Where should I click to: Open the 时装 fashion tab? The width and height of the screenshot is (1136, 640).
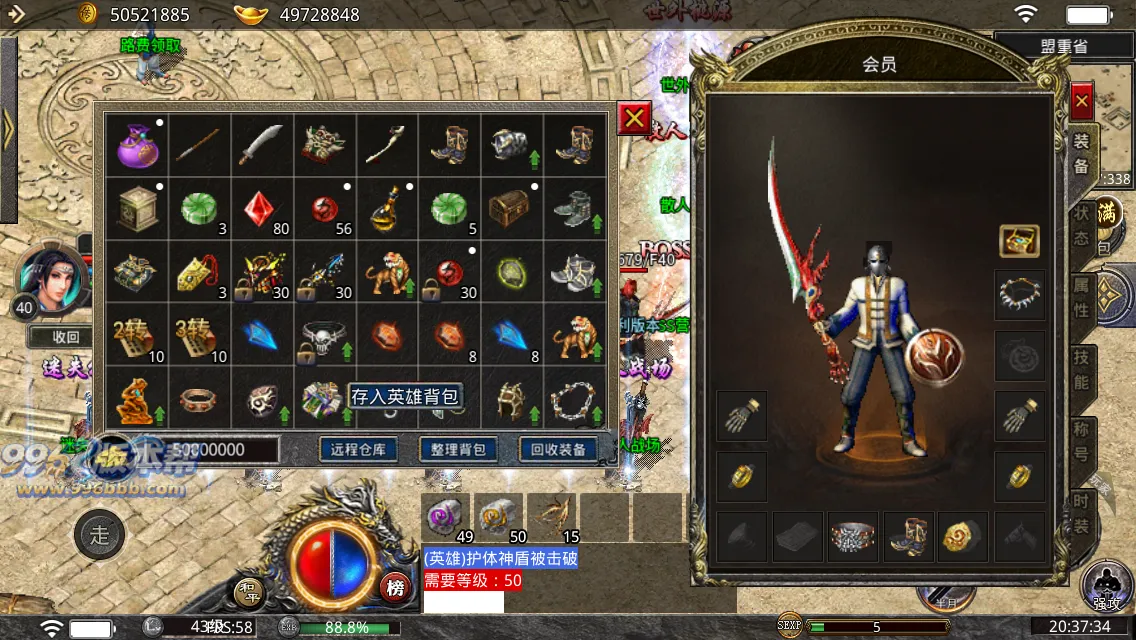1081,513
